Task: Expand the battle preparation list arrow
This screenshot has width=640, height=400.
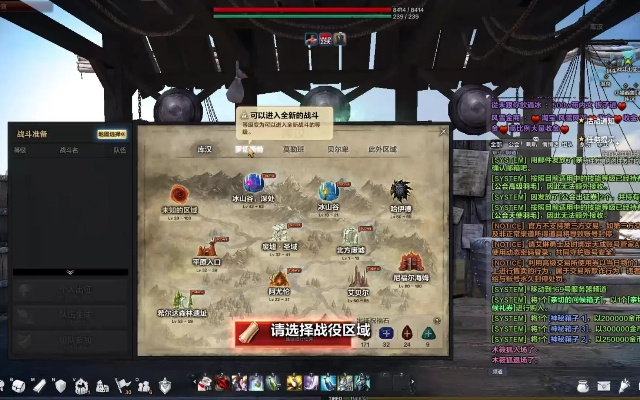Action: pos(70,272)
